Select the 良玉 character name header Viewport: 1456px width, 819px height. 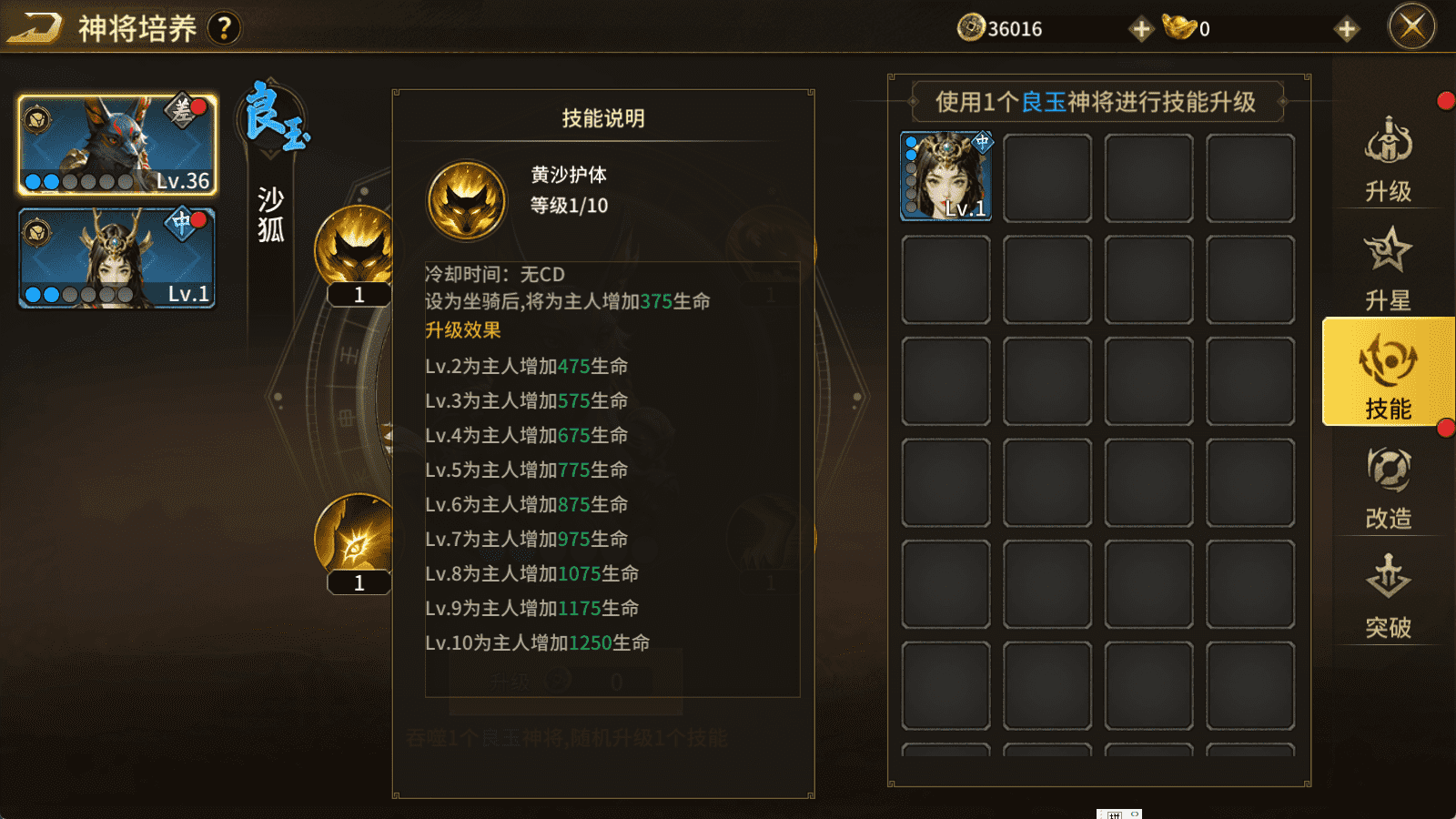[272, 114]
